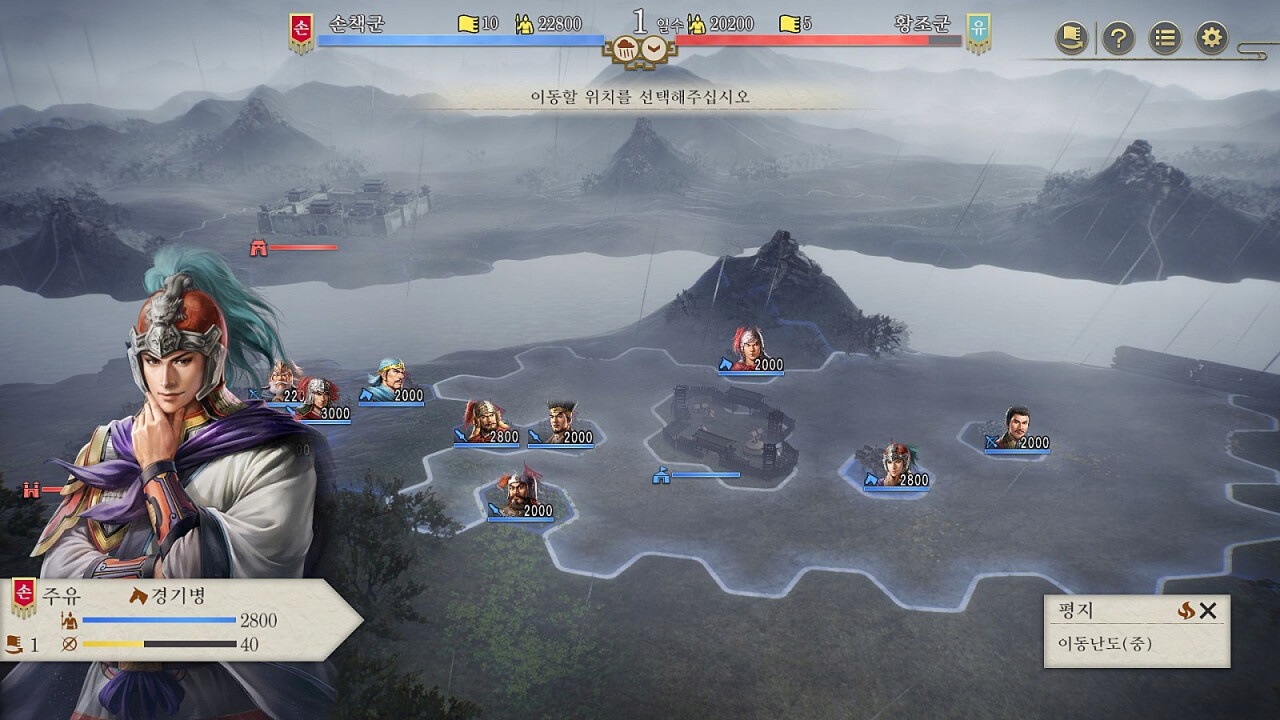Image resolution: width=1280 pixels, height=720 pixels.
Task: Open the list menu icon
Action: [1165, 39]
